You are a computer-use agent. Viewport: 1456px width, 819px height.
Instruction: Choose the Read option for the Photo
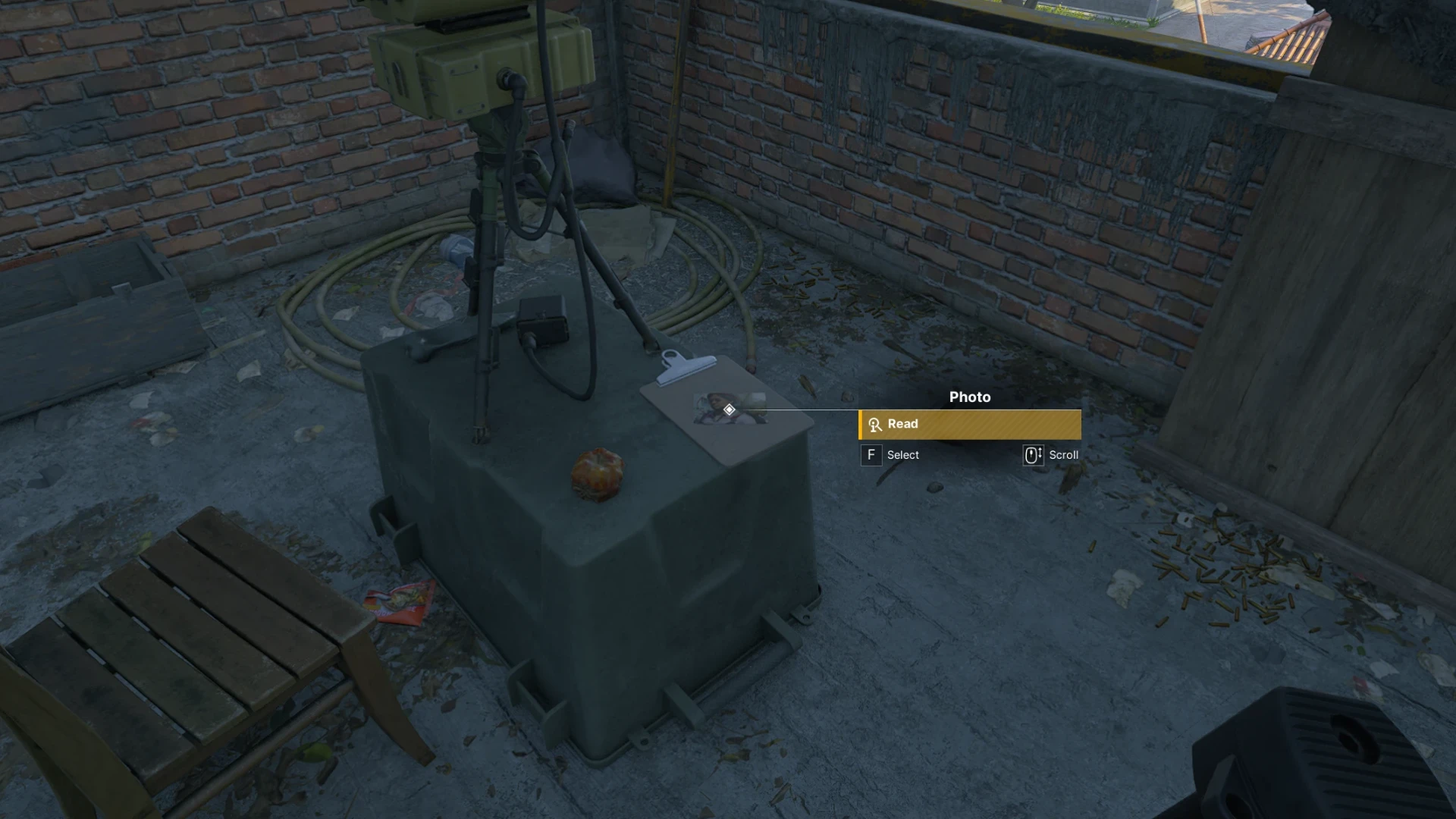tap(969, 425)
